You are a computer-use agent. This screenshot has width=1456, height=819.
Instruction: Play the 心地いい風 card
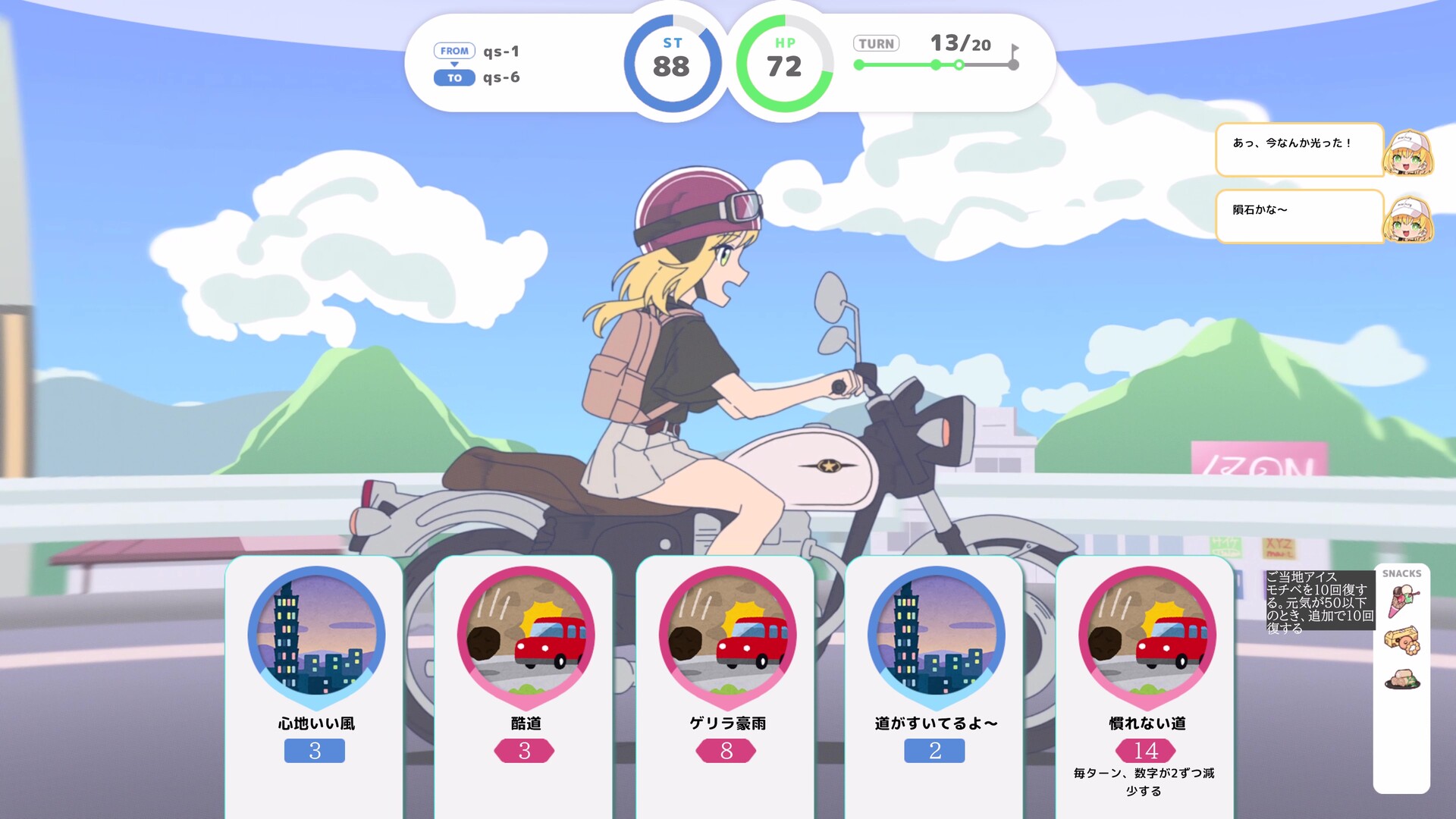coord(315,682)
